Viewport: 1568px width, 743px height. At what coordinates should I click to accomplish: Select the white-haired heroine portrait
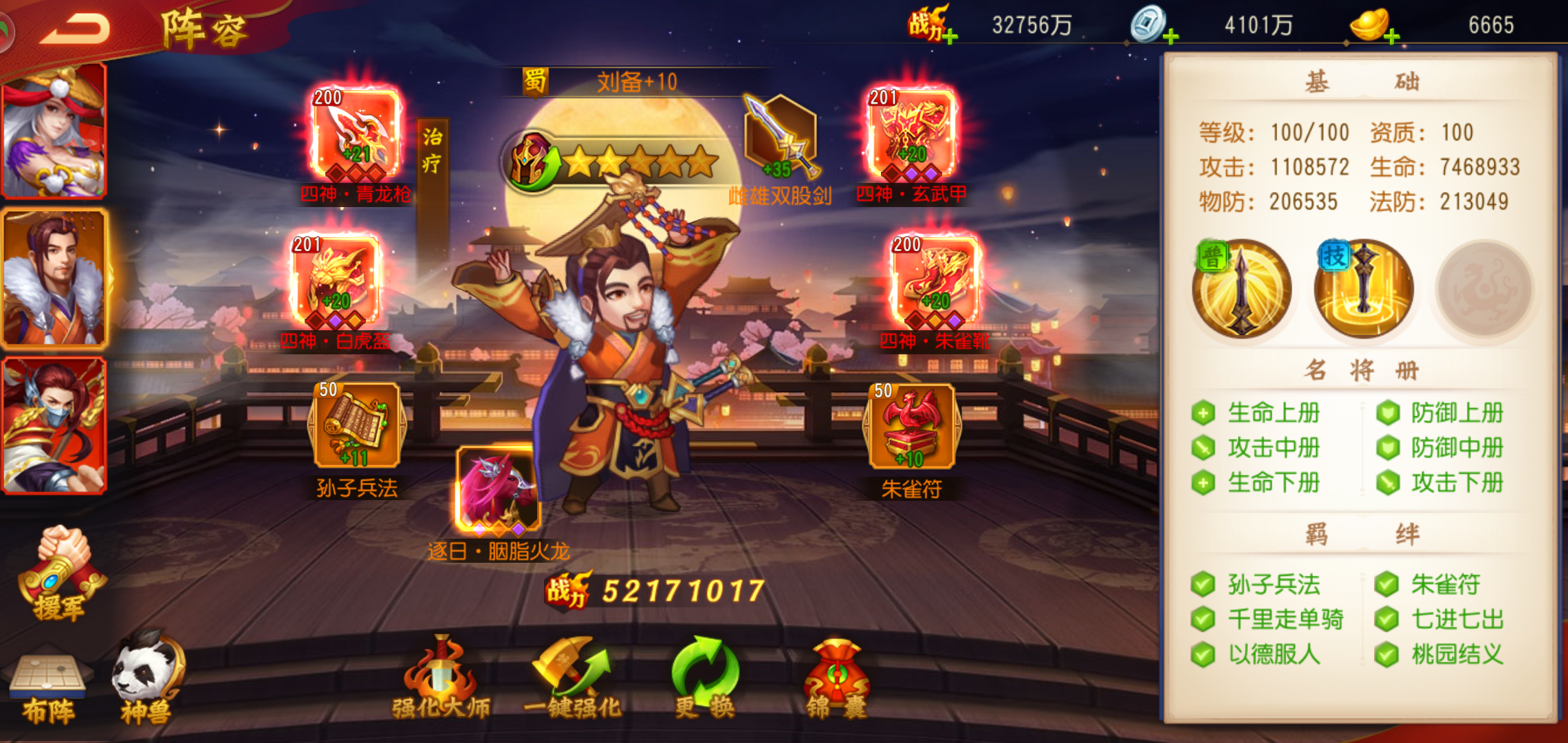[x=54, y=131]
